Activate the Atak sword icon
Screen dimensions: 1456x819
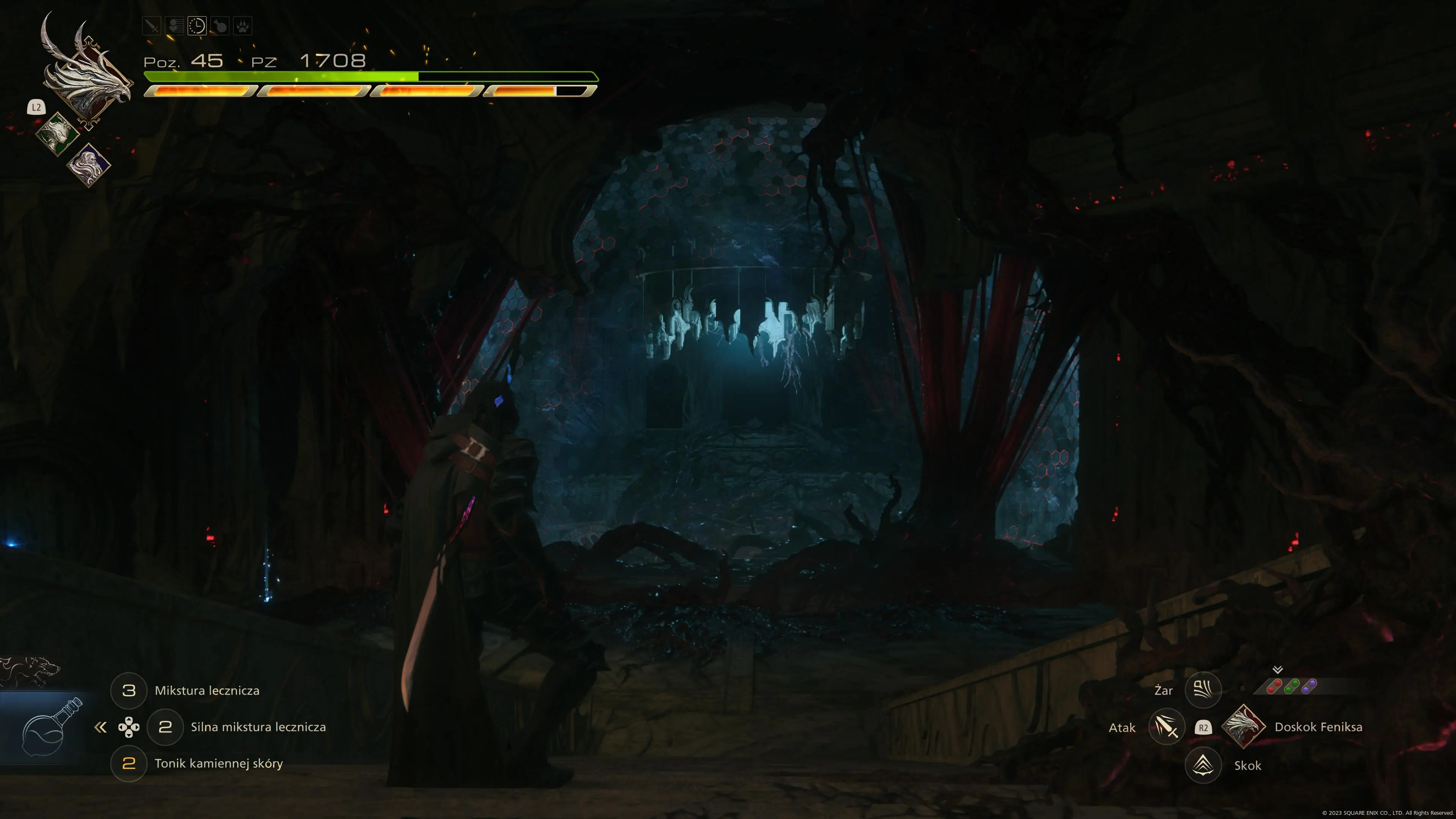(1167, 727)
